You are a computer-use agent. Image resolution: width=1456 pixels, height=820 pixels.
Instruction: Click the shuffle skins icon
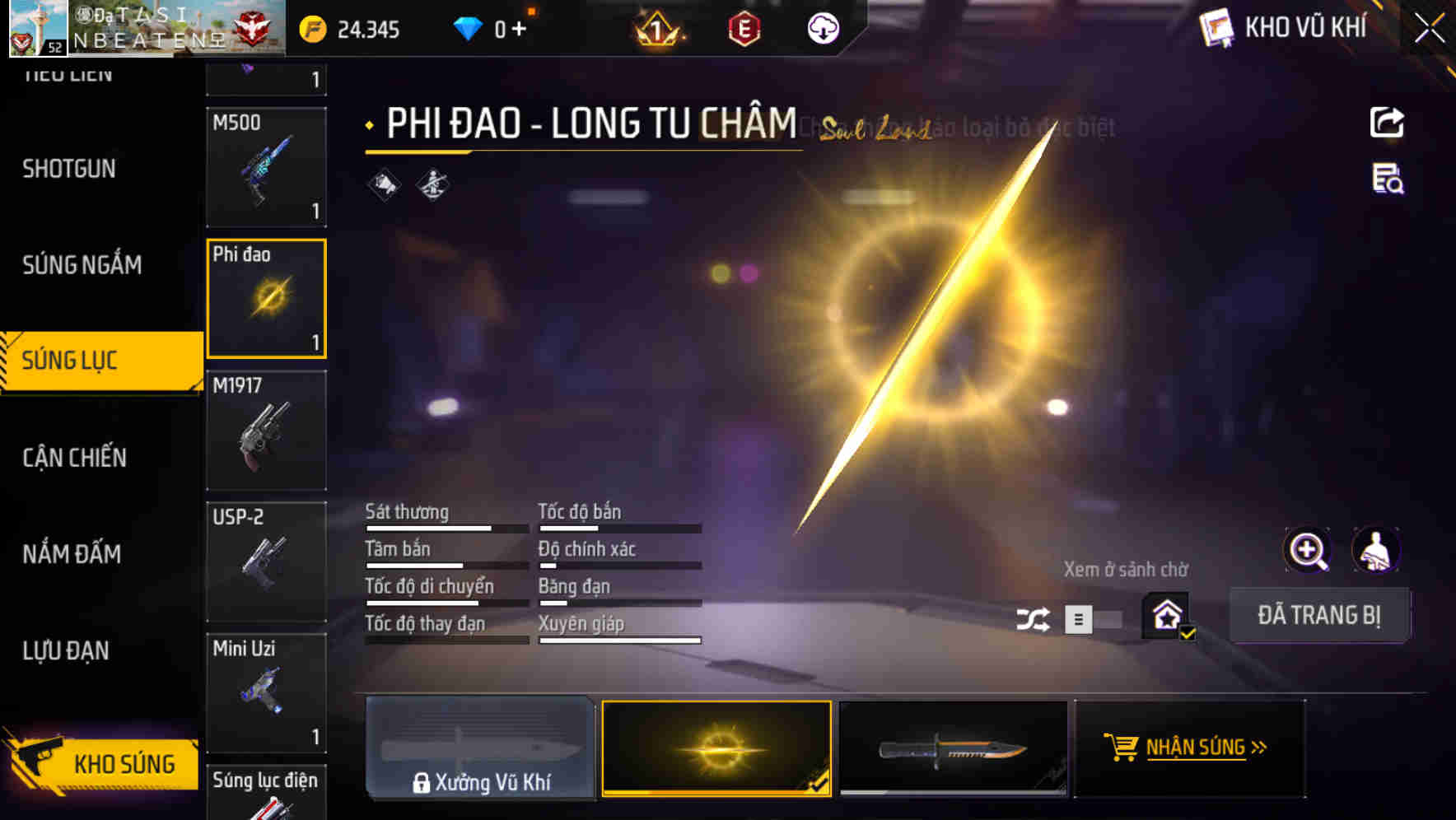1032,617
